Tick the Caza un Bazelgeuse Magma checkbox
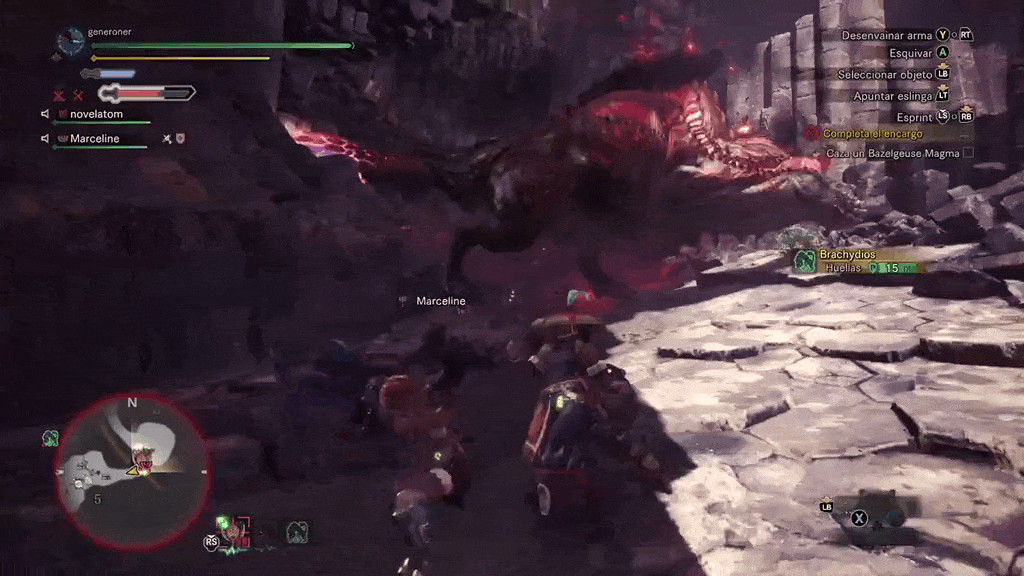1024x576 pixels. 967,153
